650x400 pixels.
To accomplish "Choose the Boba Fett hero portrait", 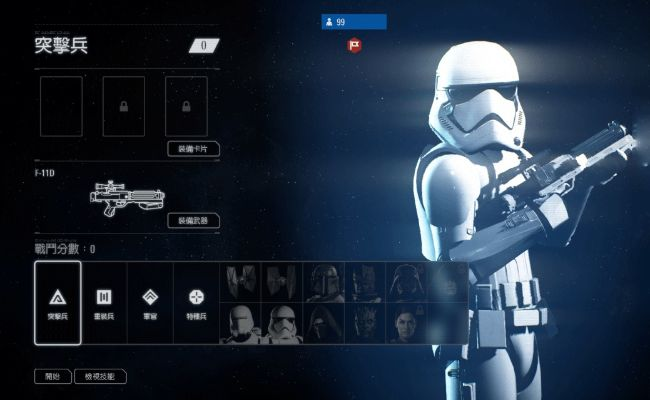I will point(324,282).
